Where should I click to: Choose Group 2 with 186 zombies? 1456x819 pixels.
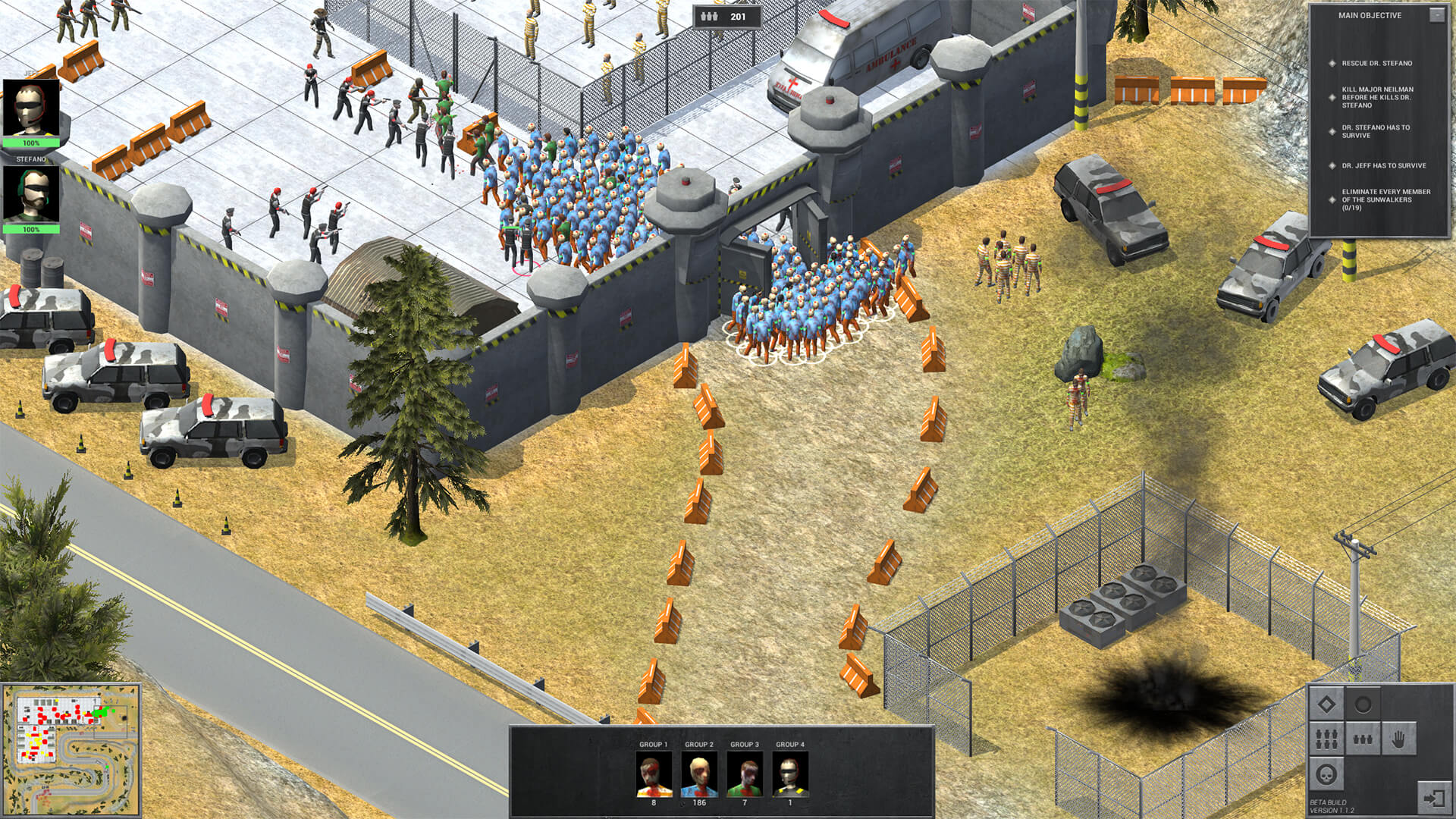point(699,774)
